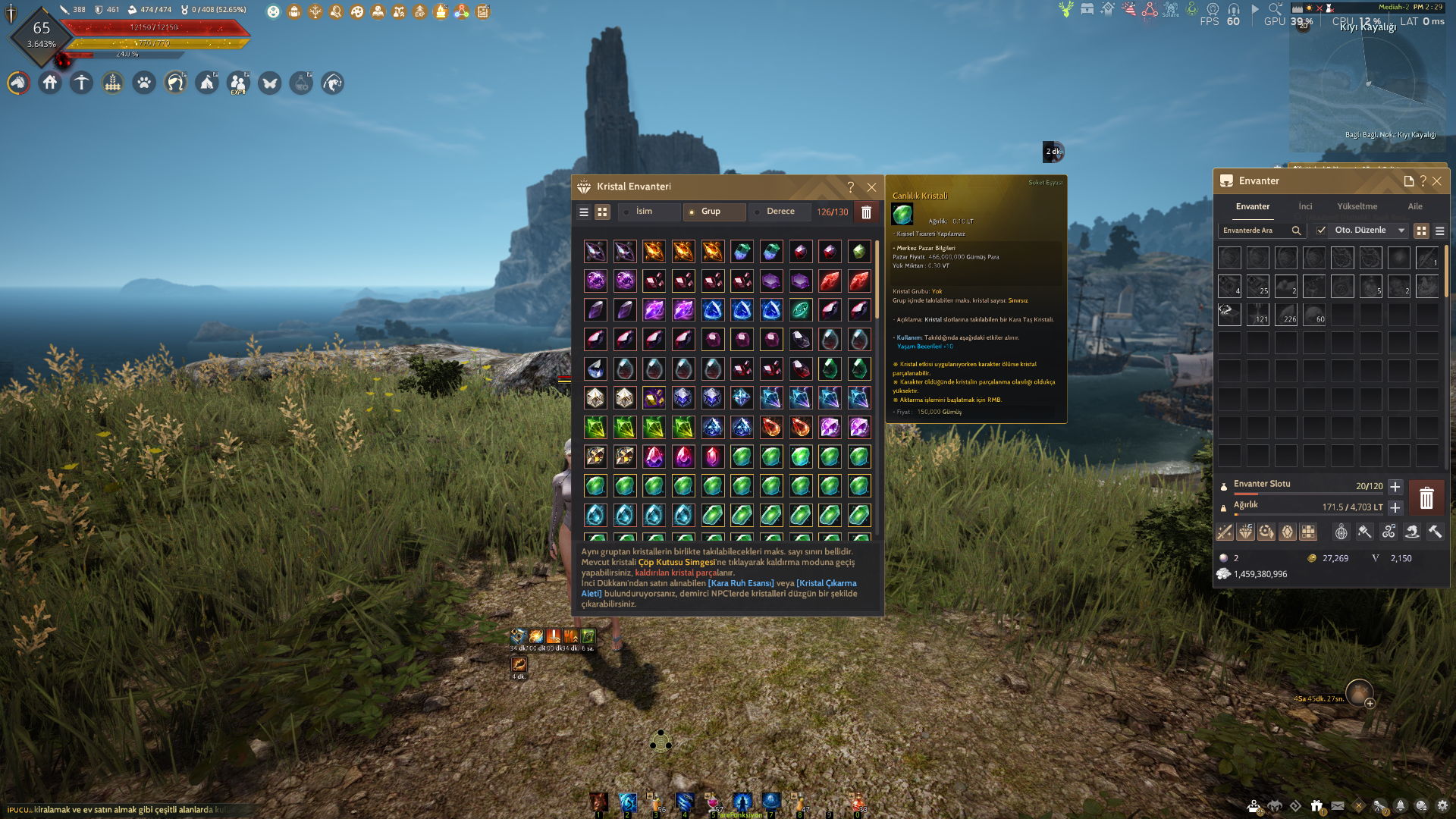Switch Kristal Envanteri to list view
The height and width of the screenshot is (819, 1456).
coord(583,212)
